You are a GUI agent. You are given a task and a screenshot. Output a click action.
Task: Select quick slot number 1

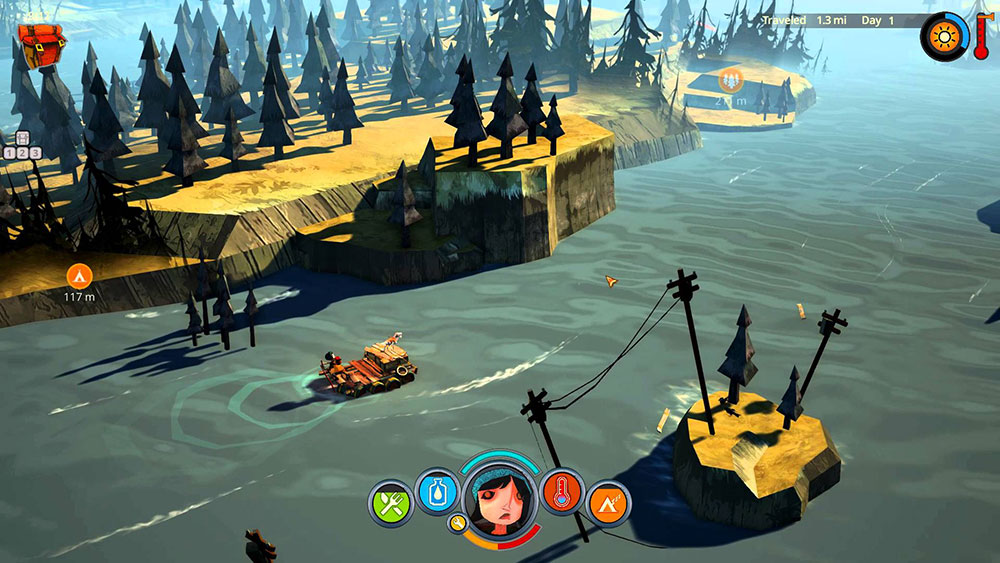pyautogui.click(x=9, y=153)
